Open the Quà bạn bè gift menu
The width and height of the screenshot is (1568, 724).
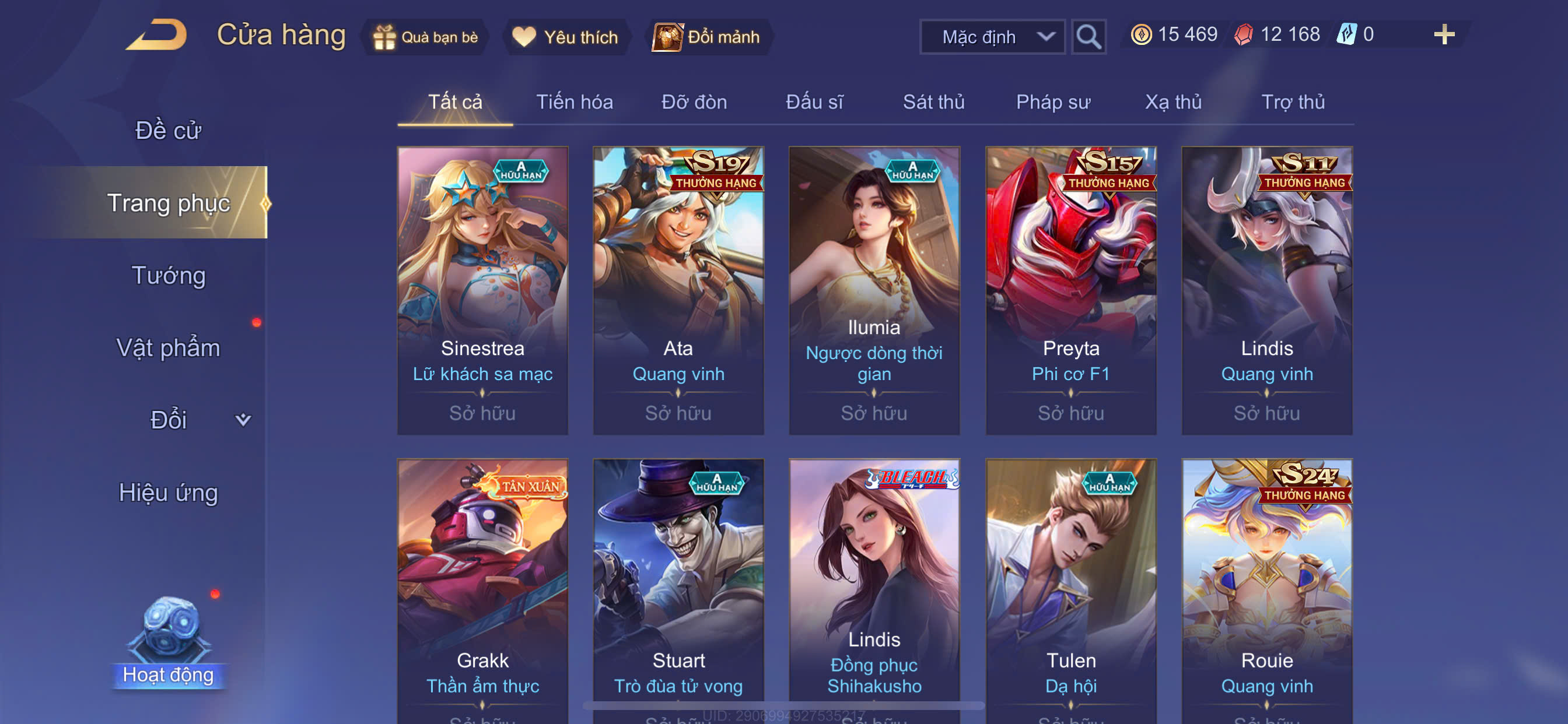pyautogui.click(x=426, y=37)
